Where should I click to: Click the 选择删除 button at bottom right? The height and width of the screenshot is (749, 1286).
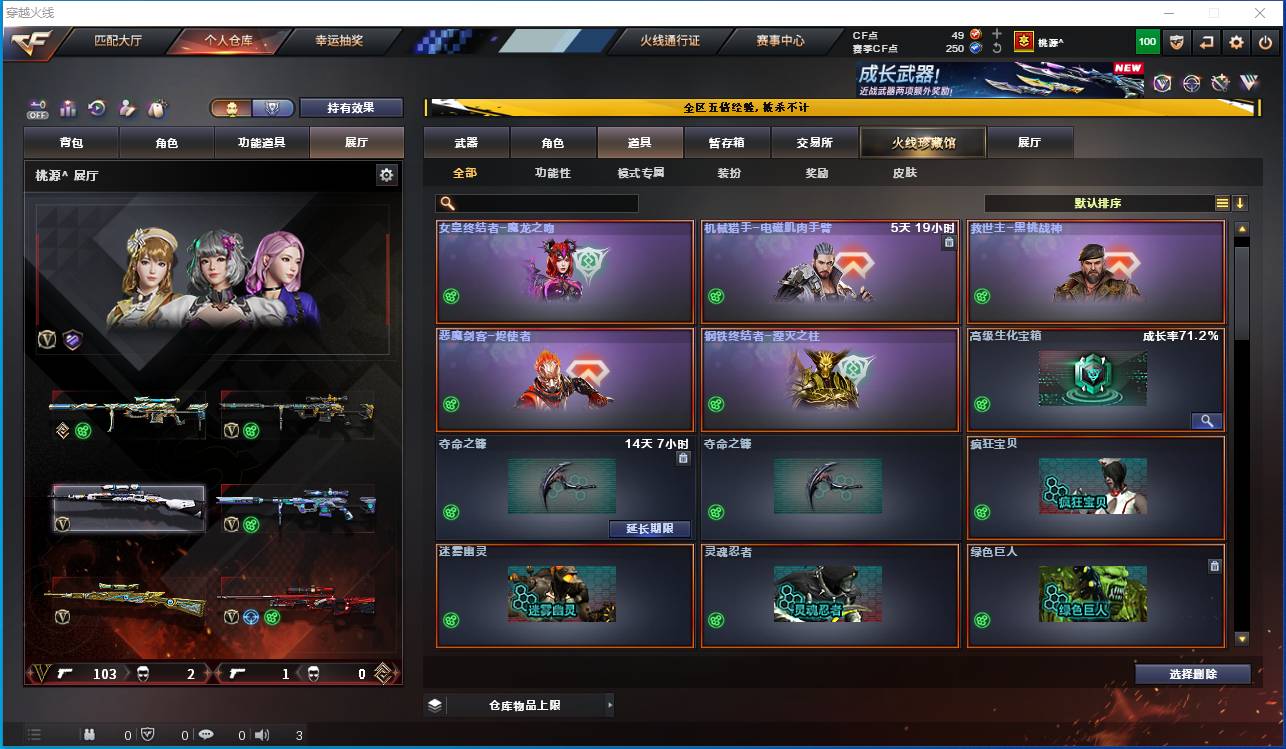(1192, 674)
